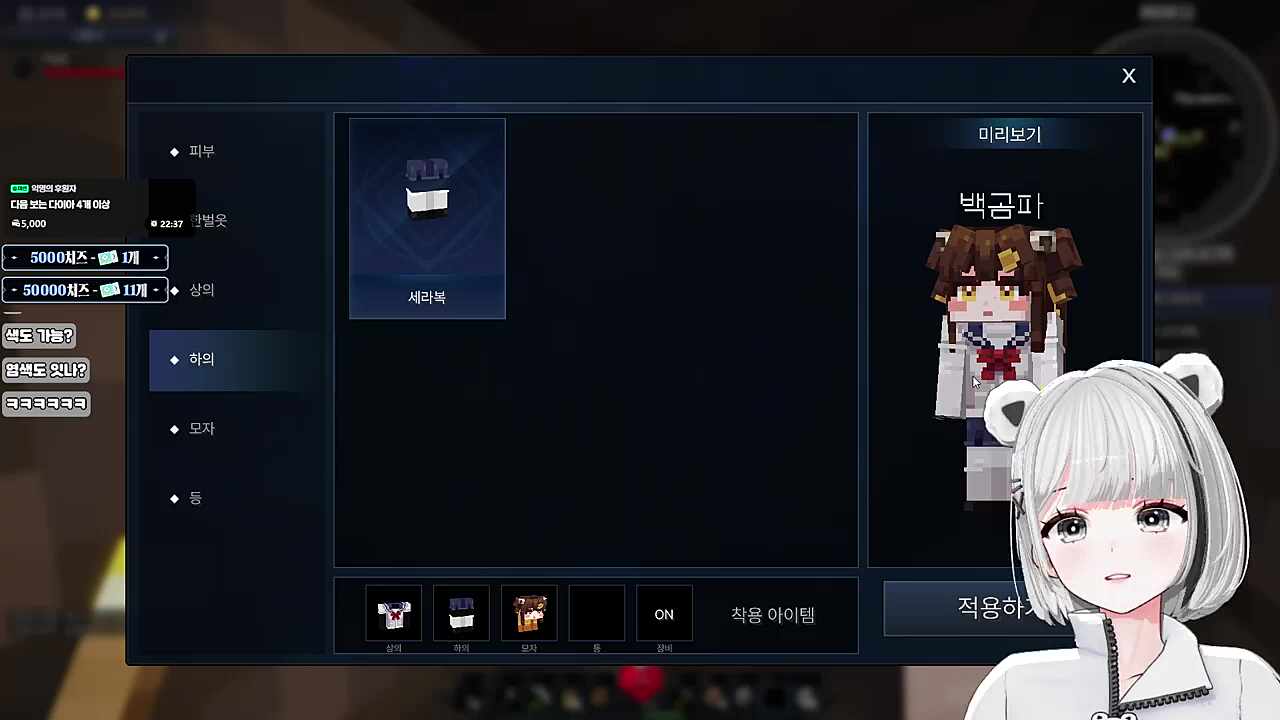1280x720 pixels.
Task: Click the 백곰파 nameplate above the character
Action: pos(1001,205)
